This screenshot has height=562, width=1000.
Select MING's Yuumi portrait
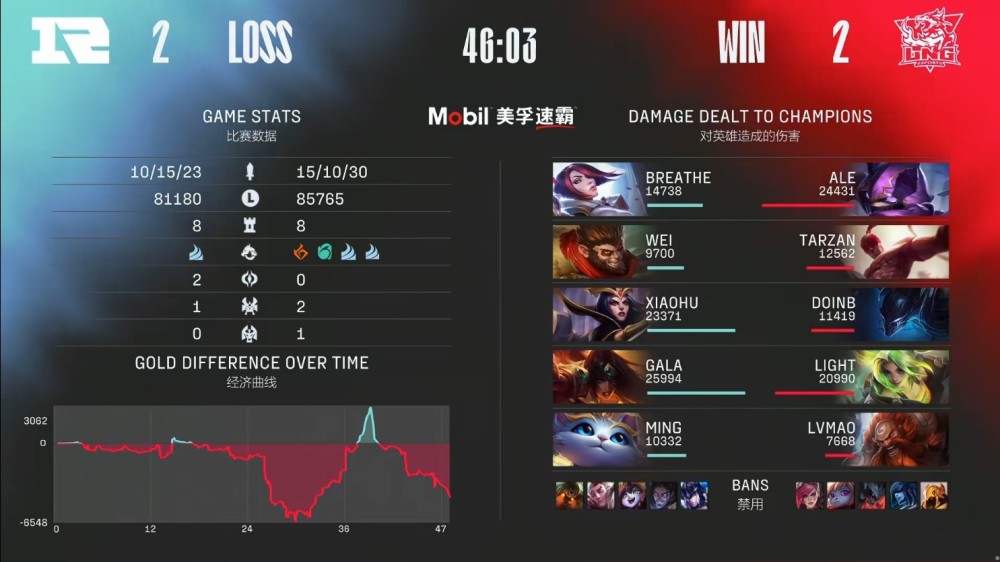[597, 439]
